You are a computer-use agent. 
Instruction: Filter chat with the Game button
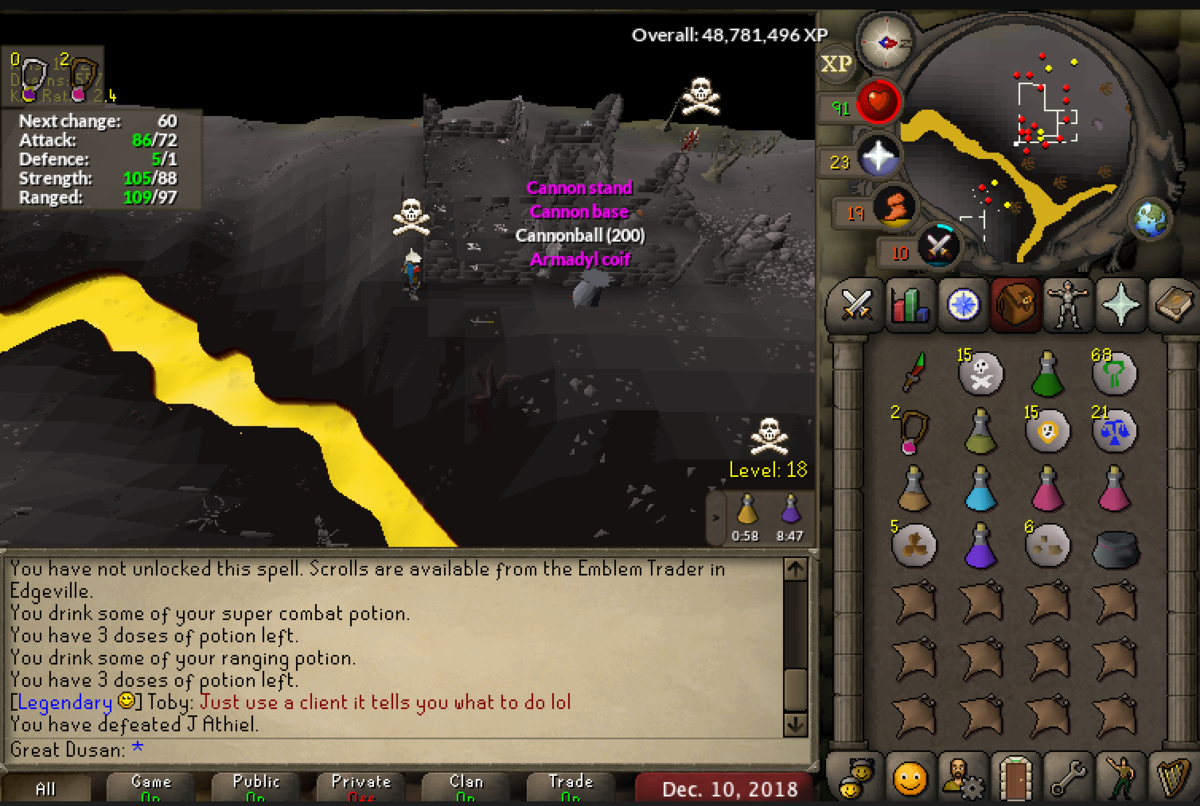click(x=151, y=788)
